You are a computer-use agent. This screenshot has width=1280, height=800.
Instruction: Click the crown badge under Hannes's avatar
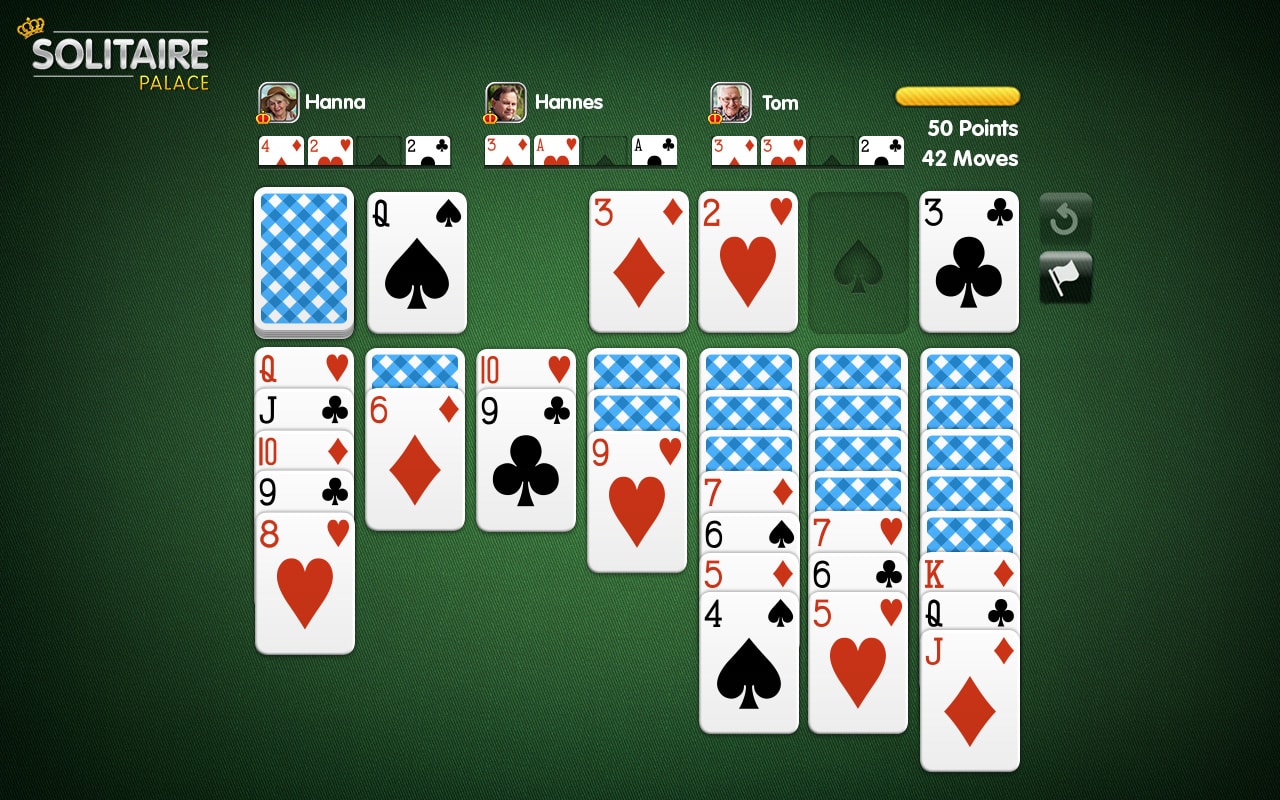coord(487,117)
